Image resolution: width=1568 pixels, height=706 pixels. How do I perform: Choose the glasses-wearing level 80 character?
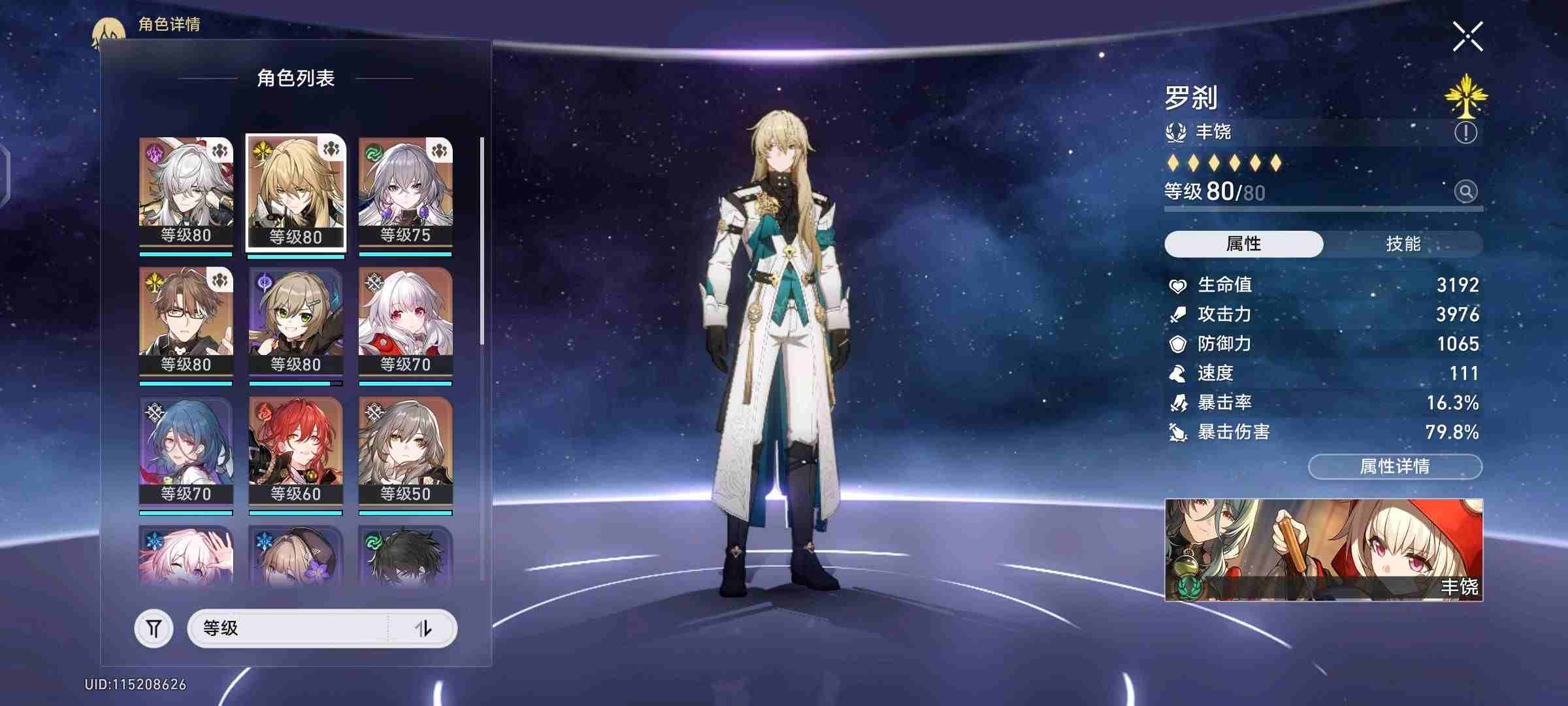(186, 321)
